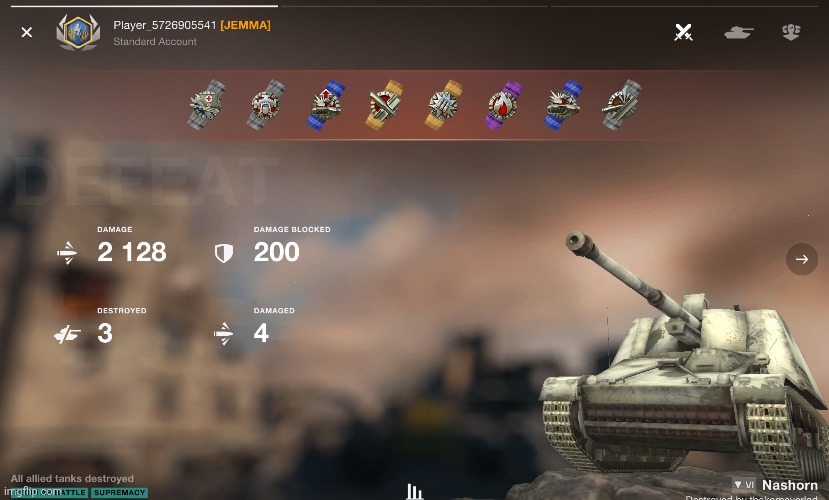Select the purple ribbon flame medal
Image resolution: width=829 pixels, height=500 pixels.
click(x=503, y=105)
